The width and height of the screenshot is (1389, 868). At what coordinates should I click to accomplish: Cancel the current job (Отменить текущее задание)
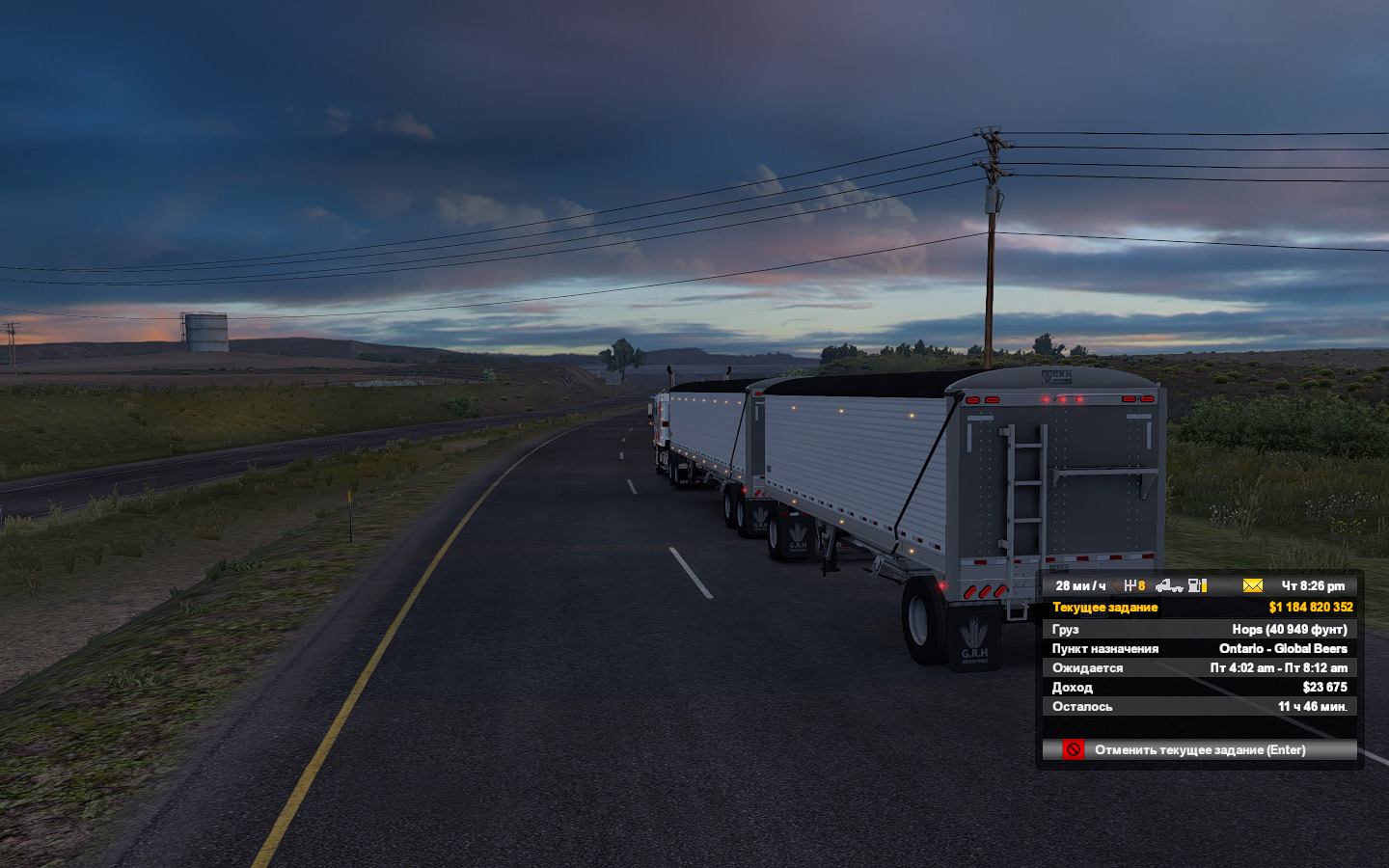pos(1199,749)
